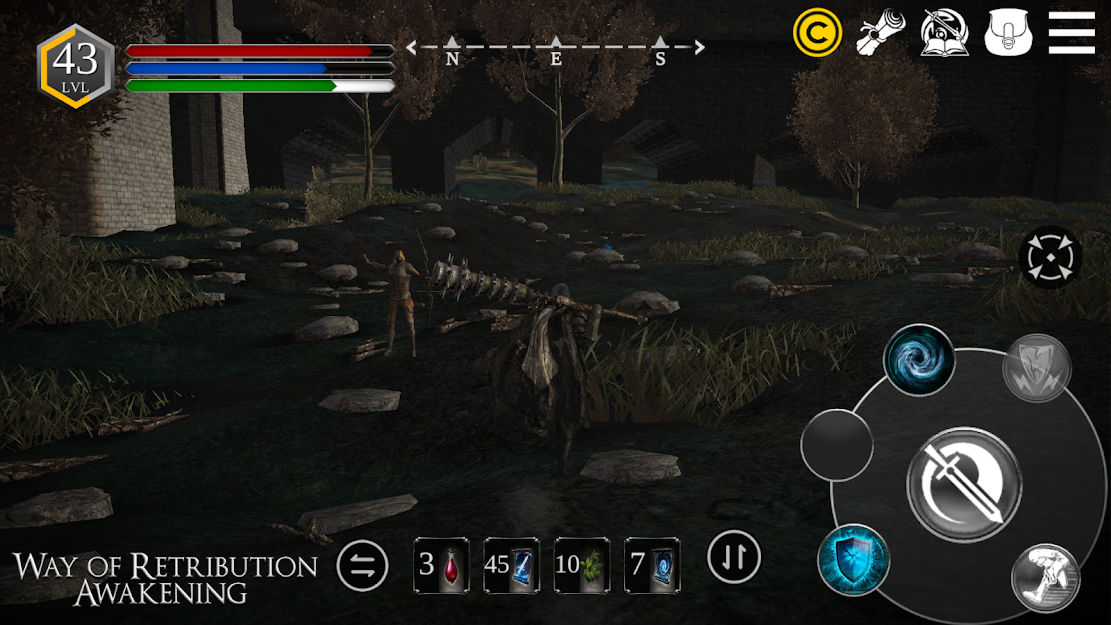Activate the glowing blue shield skill
This screenshot has height=625, width=1111.
click(x=853, y=560)
